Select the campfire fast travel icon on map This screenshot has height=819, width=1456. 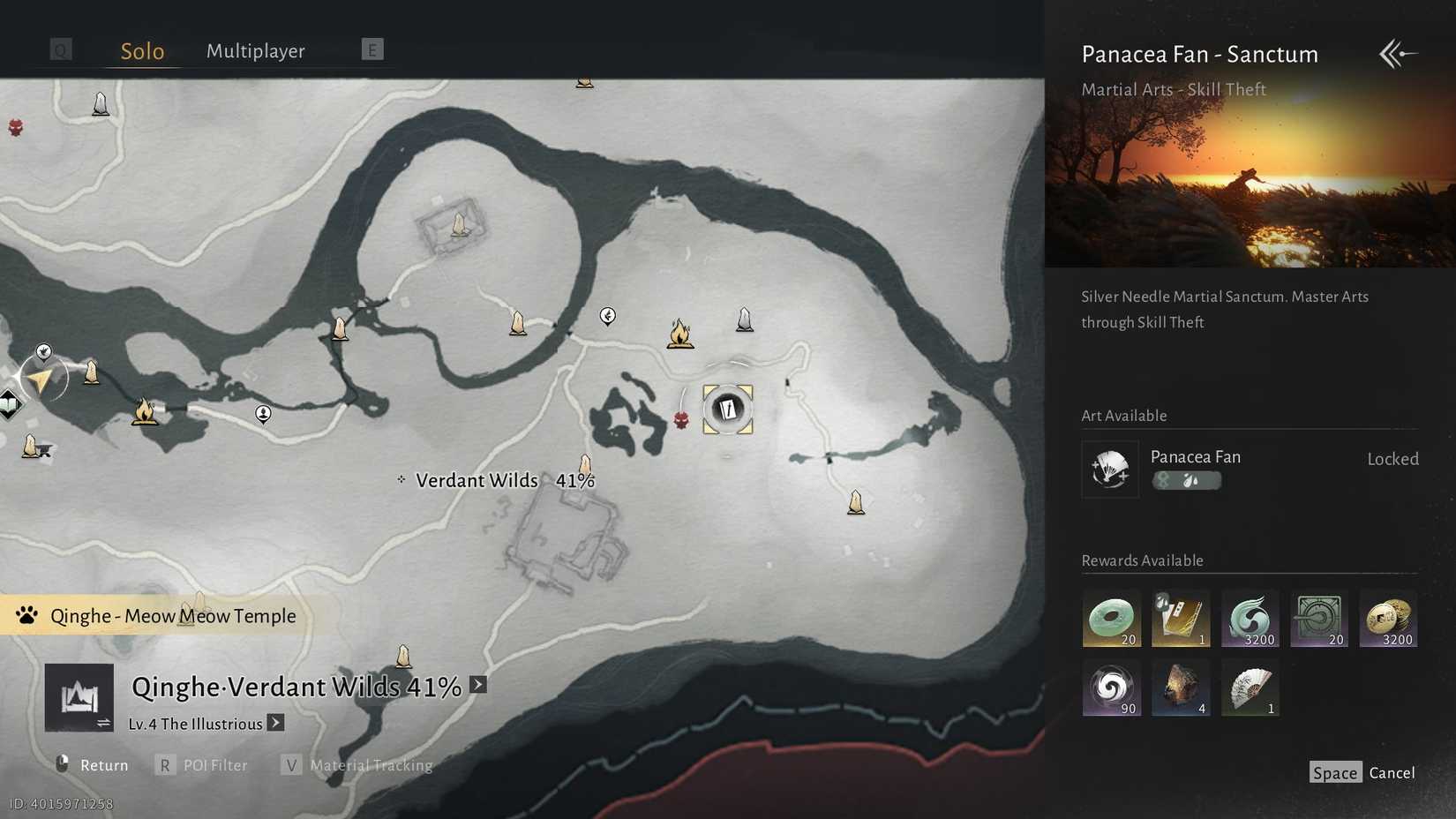[x=679, y=334]
